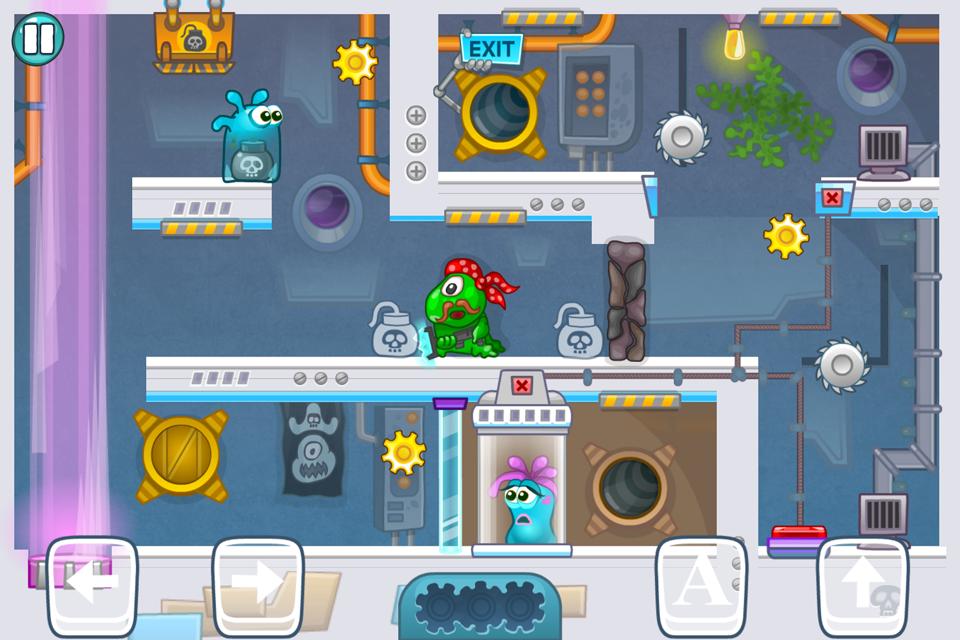
Task: Tap the right arrow move button
Action: [258, 586]
